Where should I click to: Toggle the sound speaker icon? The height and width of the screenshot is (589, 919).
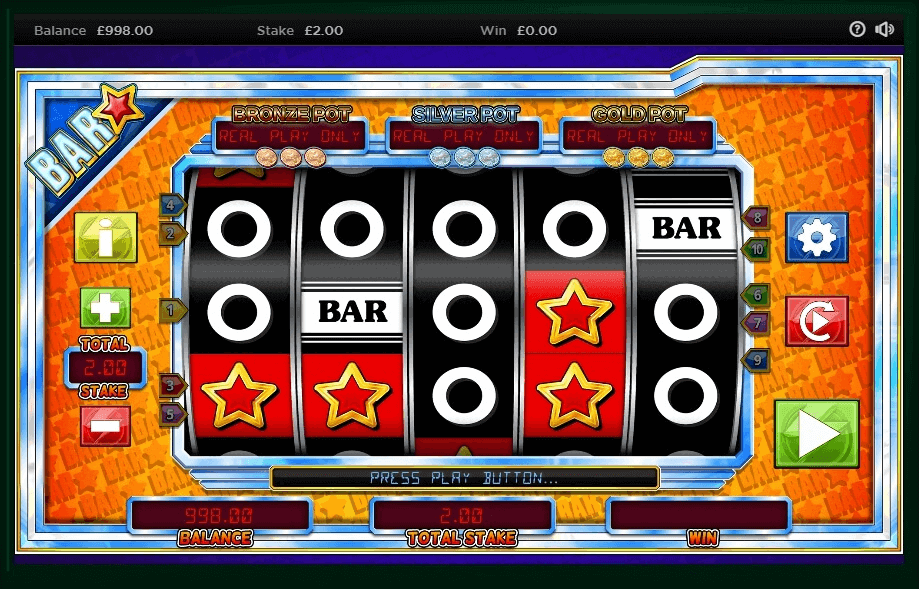pos(884,30)
